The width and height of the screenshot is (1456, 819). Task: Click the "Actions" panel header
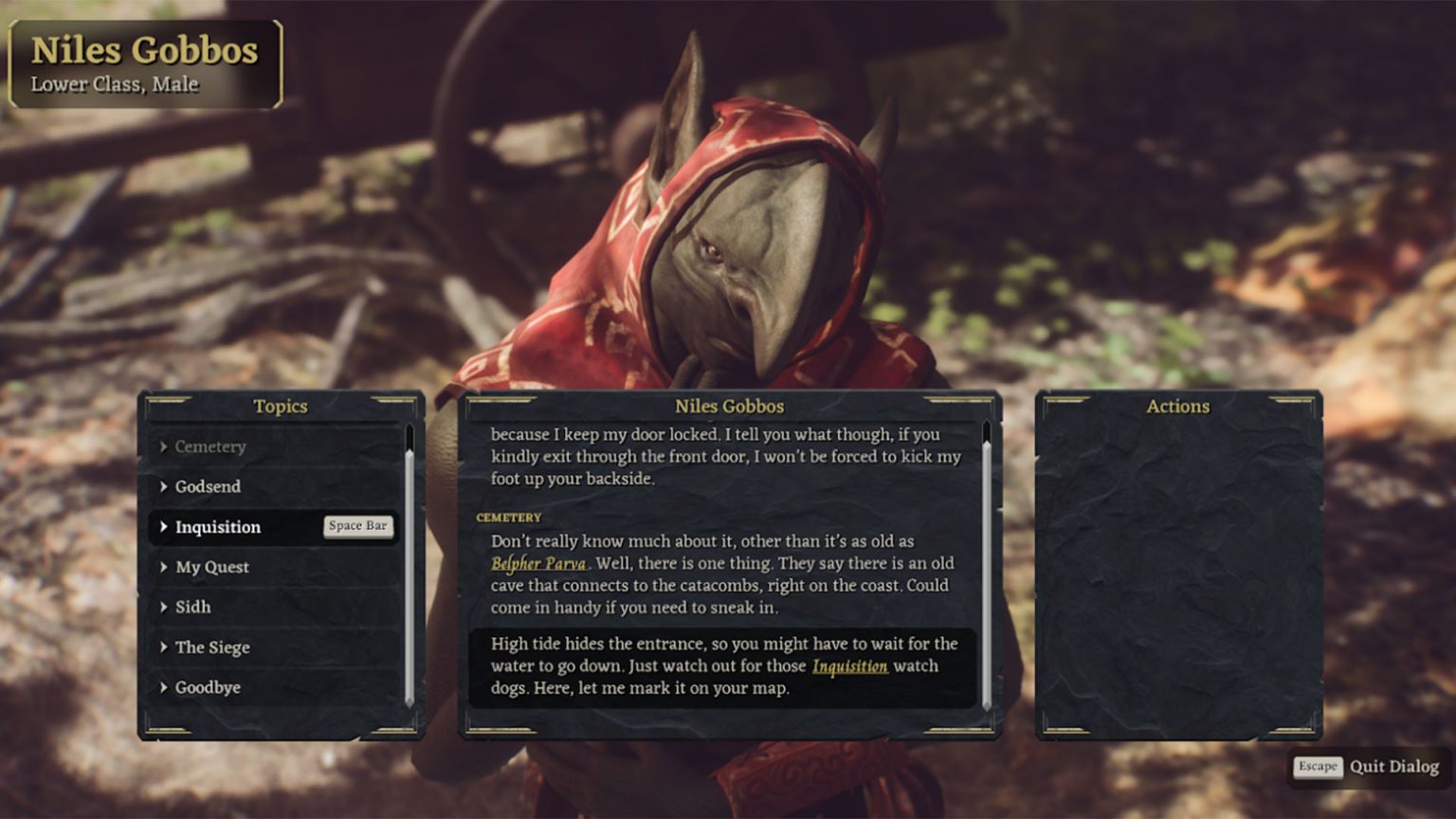tap(1178, 406)
